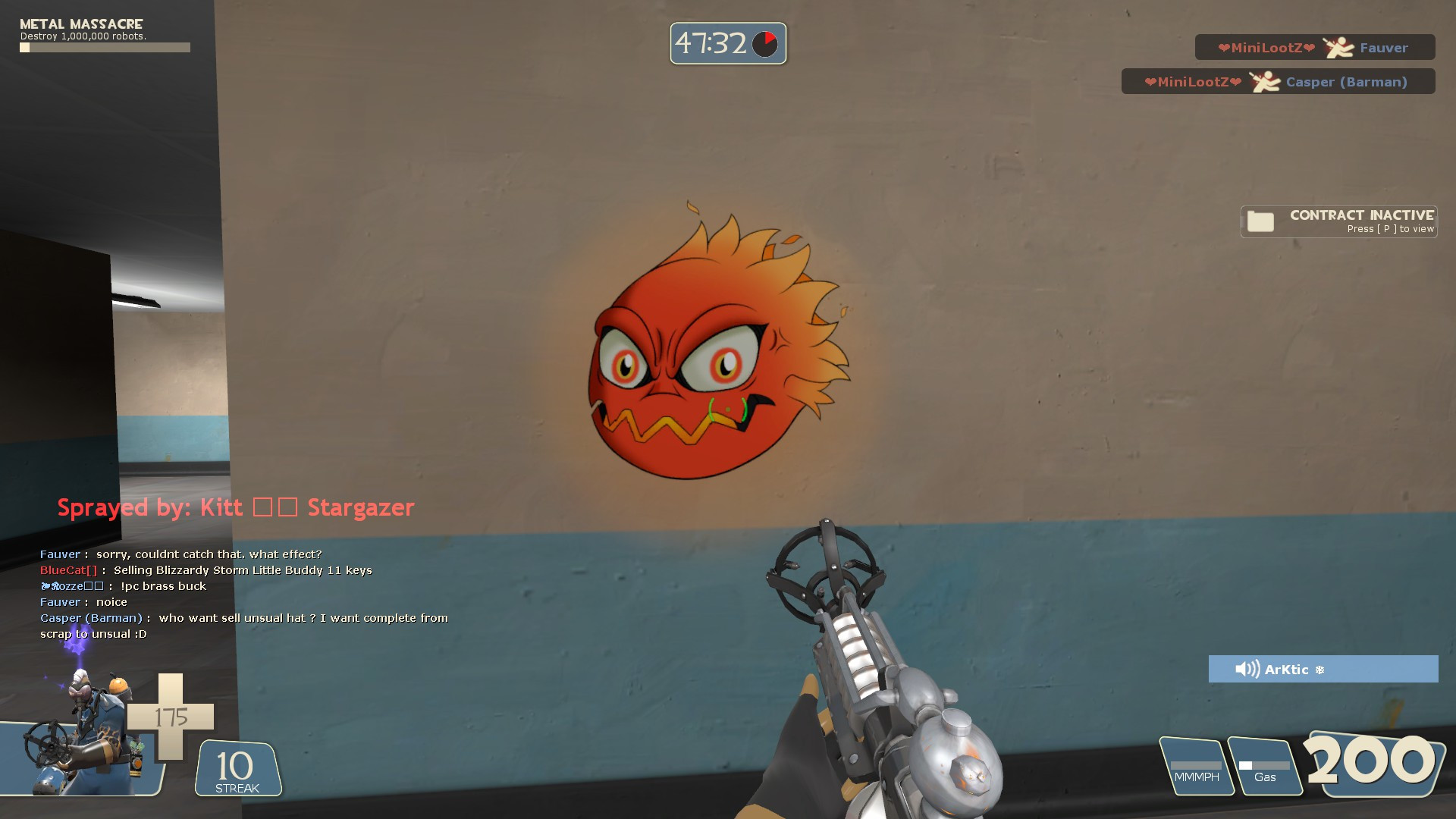The height and width of the screenshot is (819, 1456).
Task: Click the robot destruction progress bar
Action: (x=105, y=47)
